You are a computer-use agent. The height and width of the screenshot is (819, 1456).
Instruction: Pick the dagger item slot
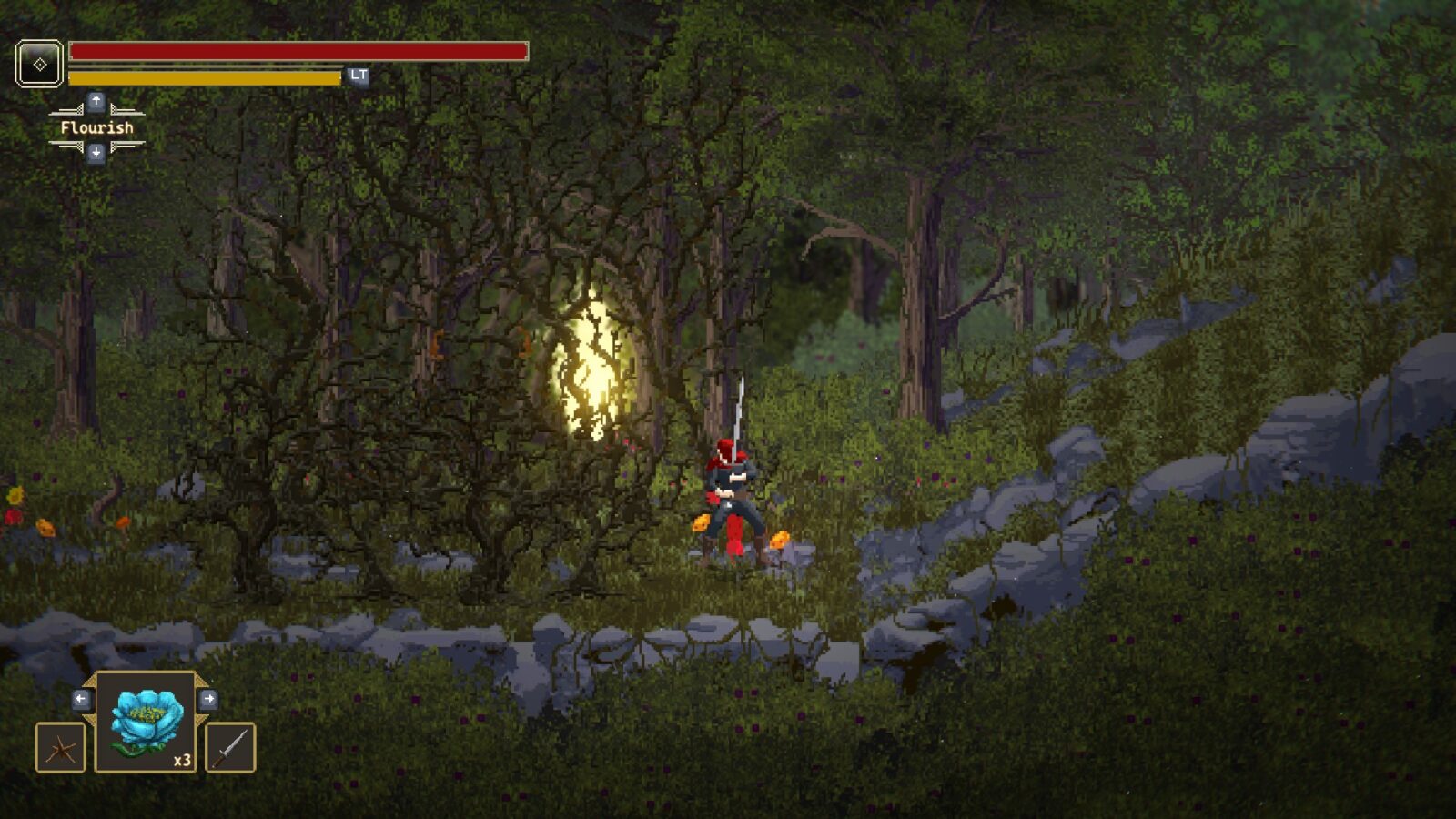point(230,748)
